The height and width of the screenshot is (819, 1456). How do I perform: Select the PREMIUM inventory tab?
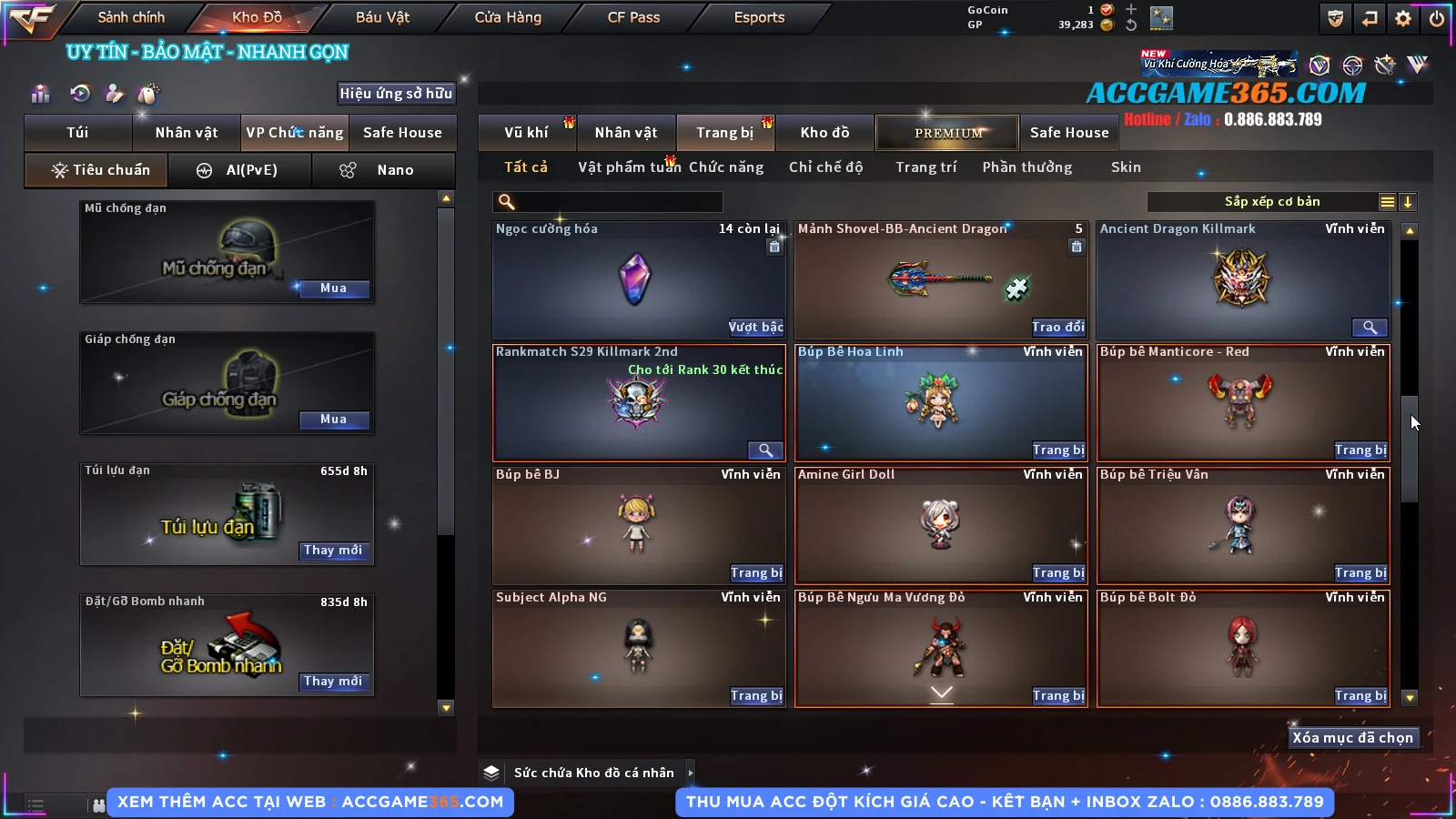point(947,133)
